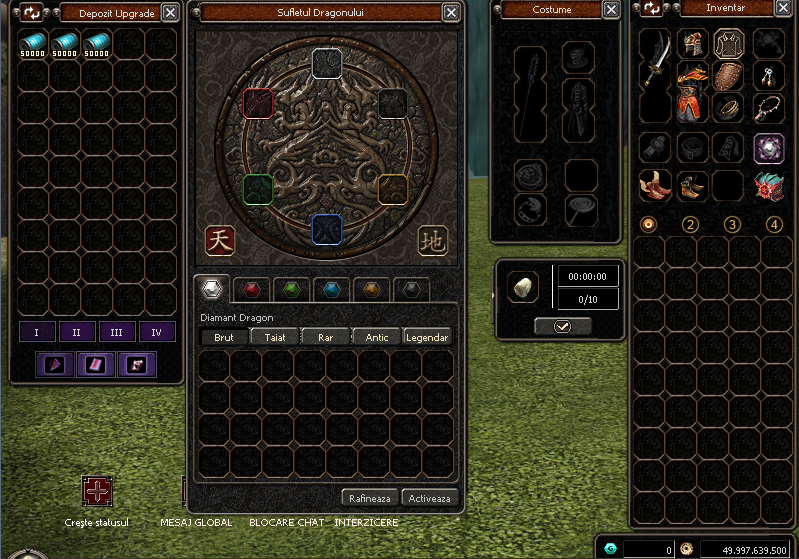
Task: Open storage page III in Depozit Upgrade
Action: [x=117, y=332]
